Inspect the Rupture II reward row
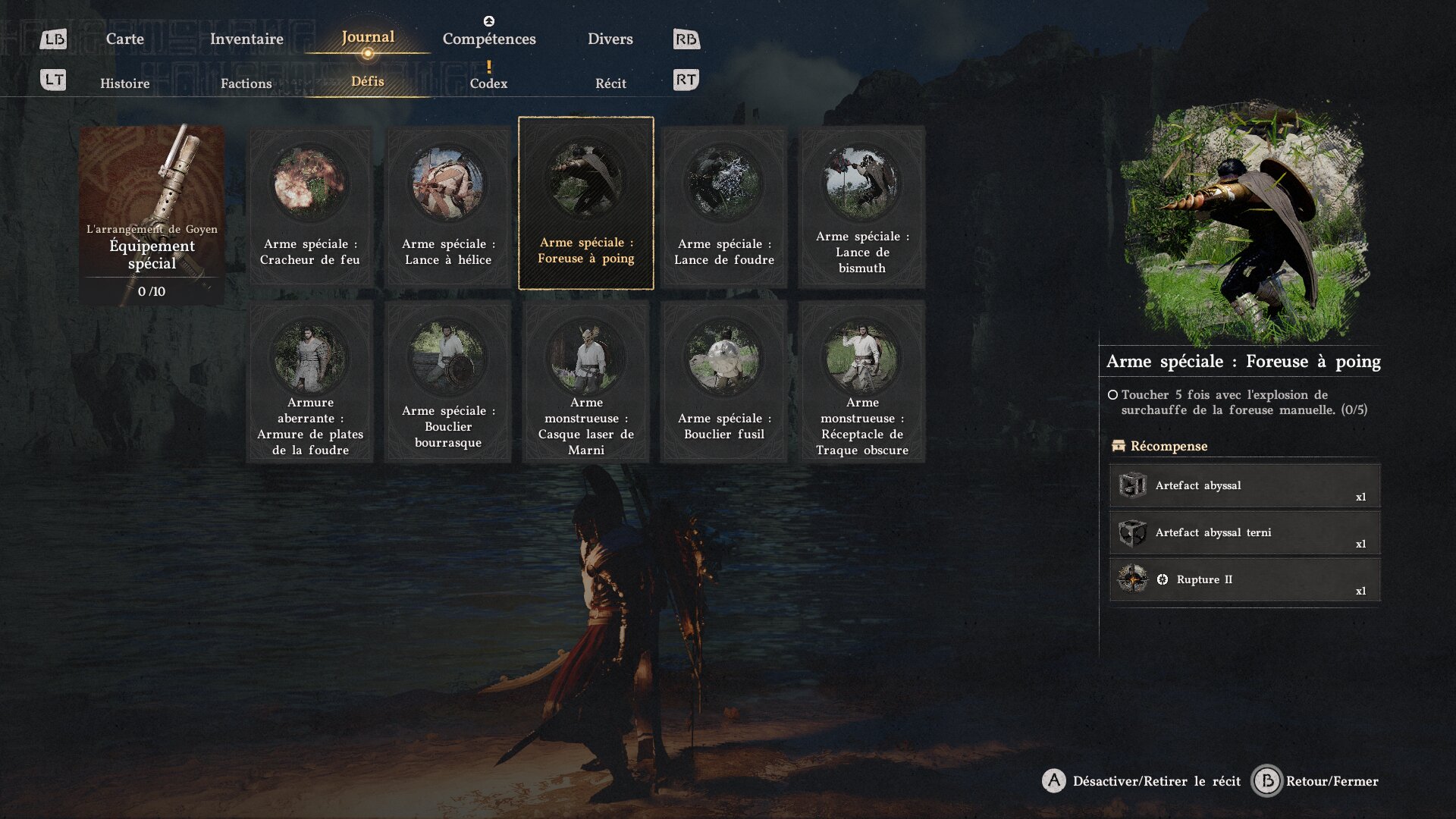This screenshot has width=1456, height=819. pos(1244,580)
